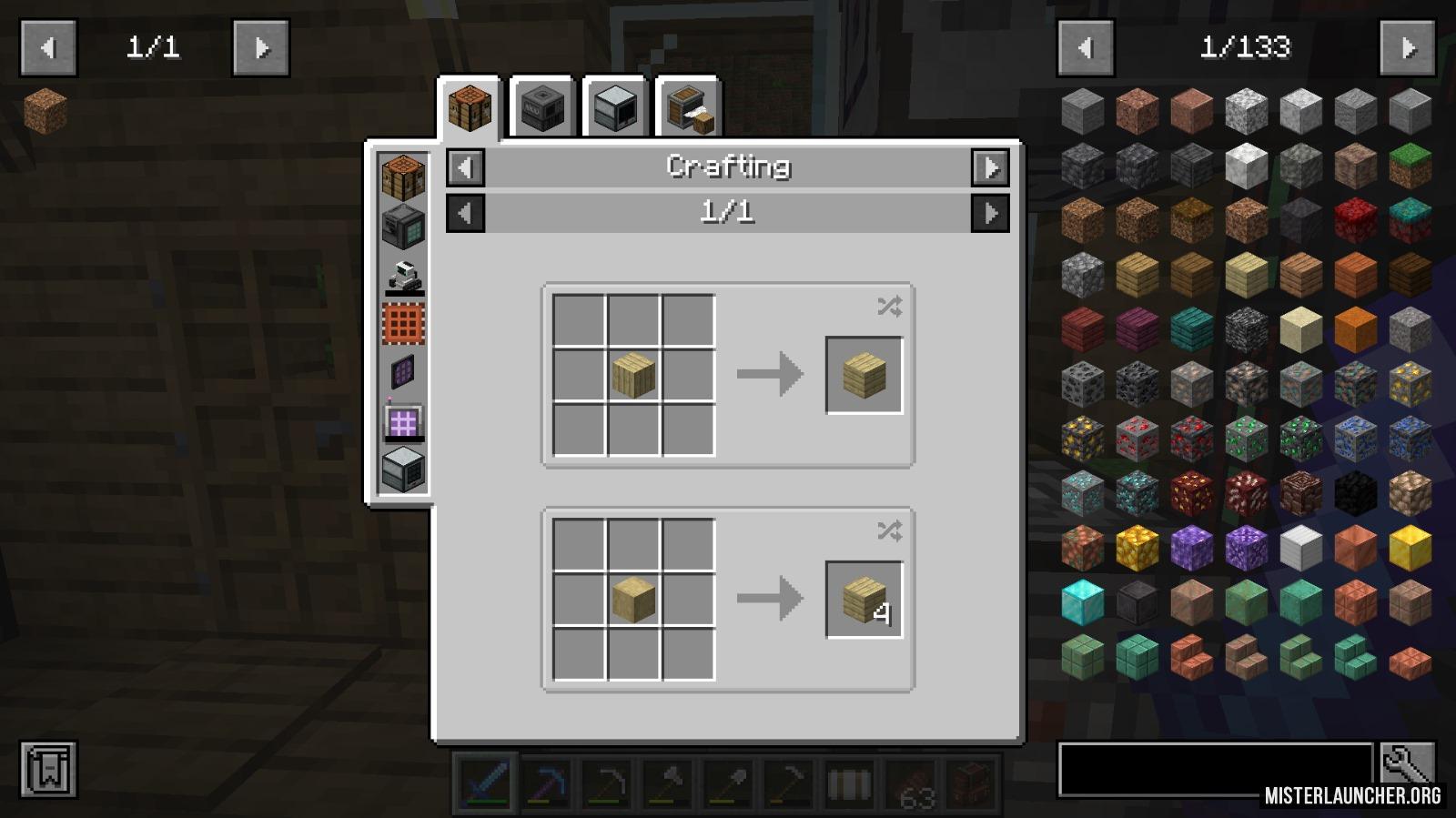Open config with the wrench button
The width and height of the screenshot is (1456, 818).
tap(1407, 764)
